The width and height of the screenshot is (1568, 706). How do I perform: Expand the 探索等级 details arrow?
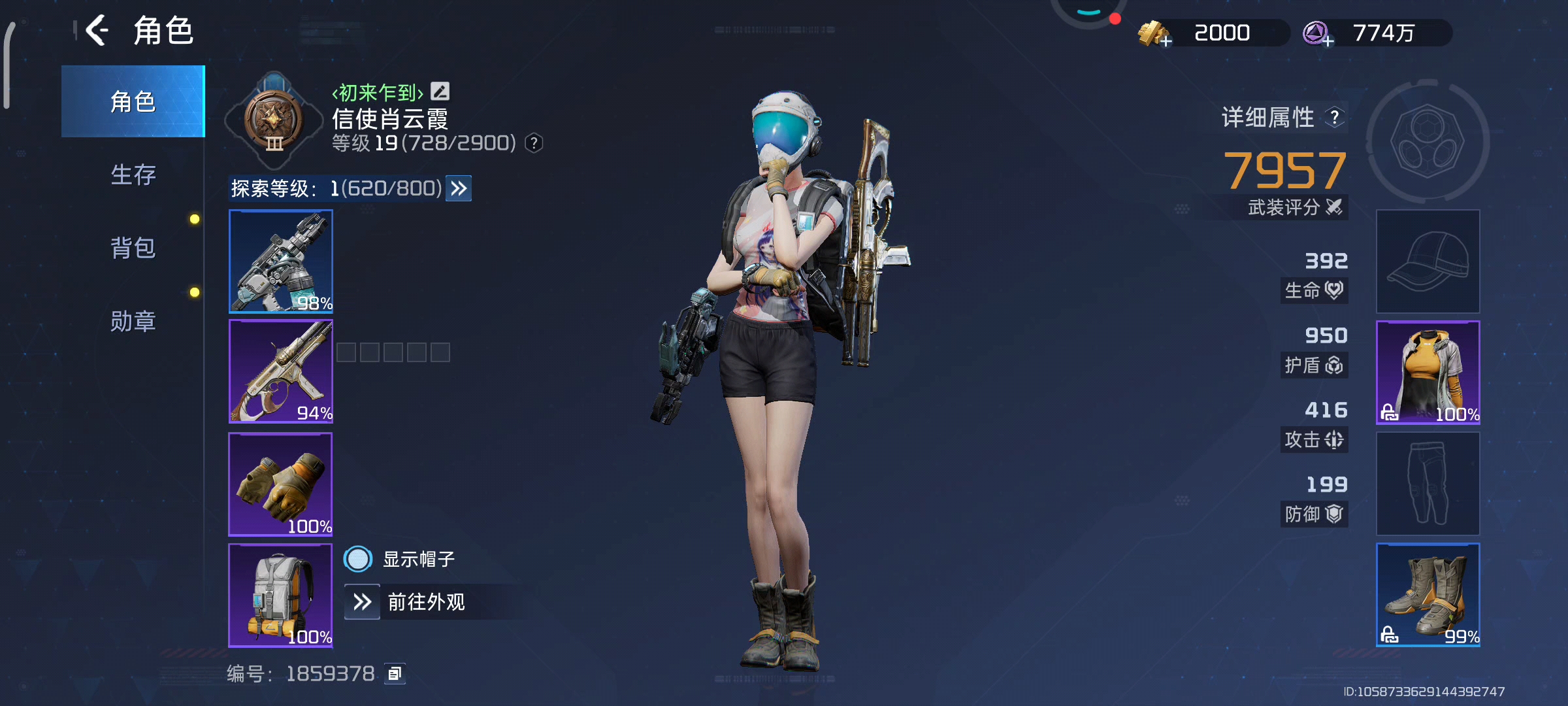tap(459, 189)
